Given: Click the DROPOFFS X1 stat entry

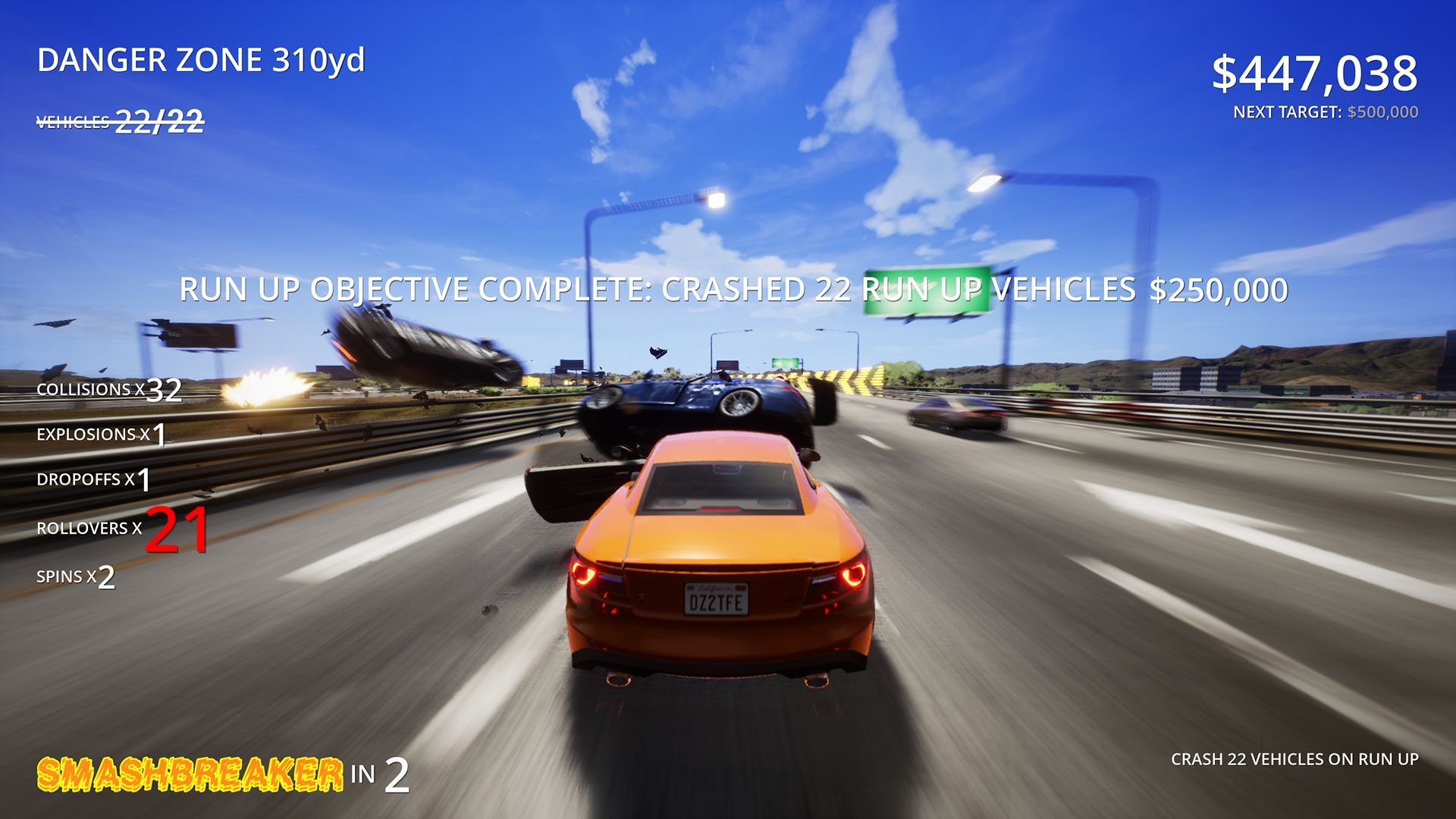Looking at the screenshot, I should [x=95, y=479].
